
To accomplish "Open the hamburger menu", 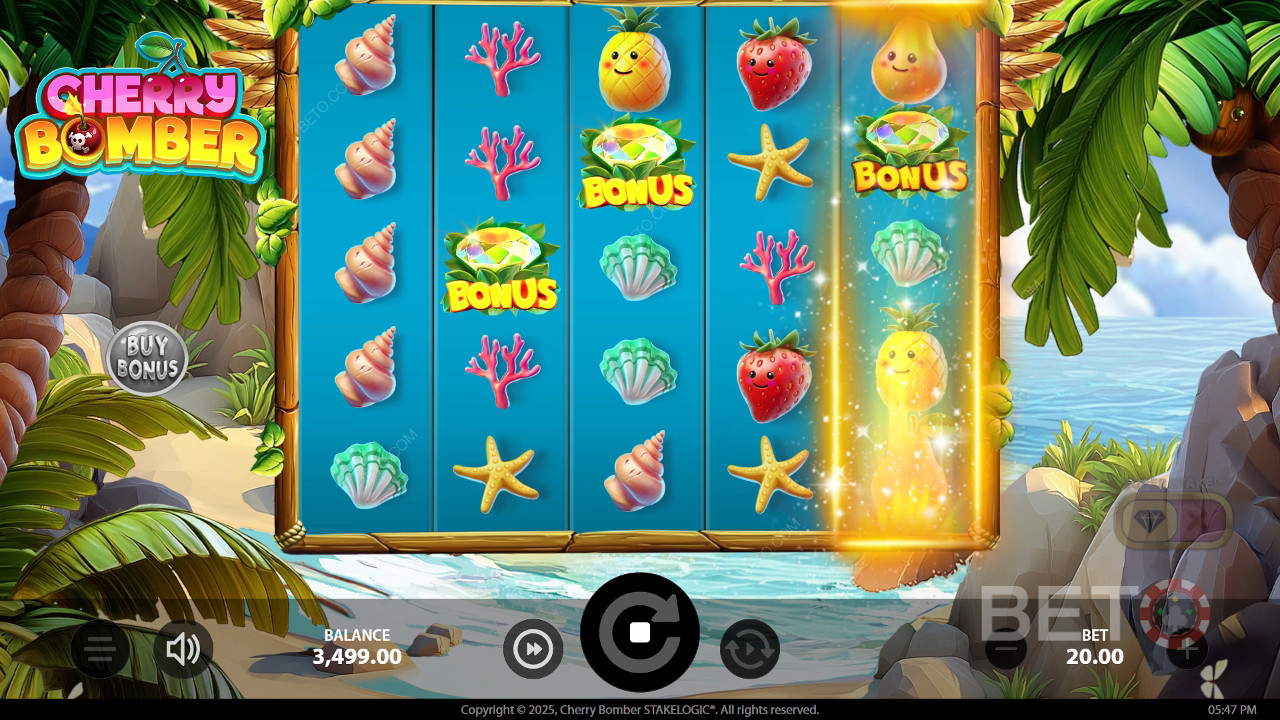I will click(x=99, y=650).
